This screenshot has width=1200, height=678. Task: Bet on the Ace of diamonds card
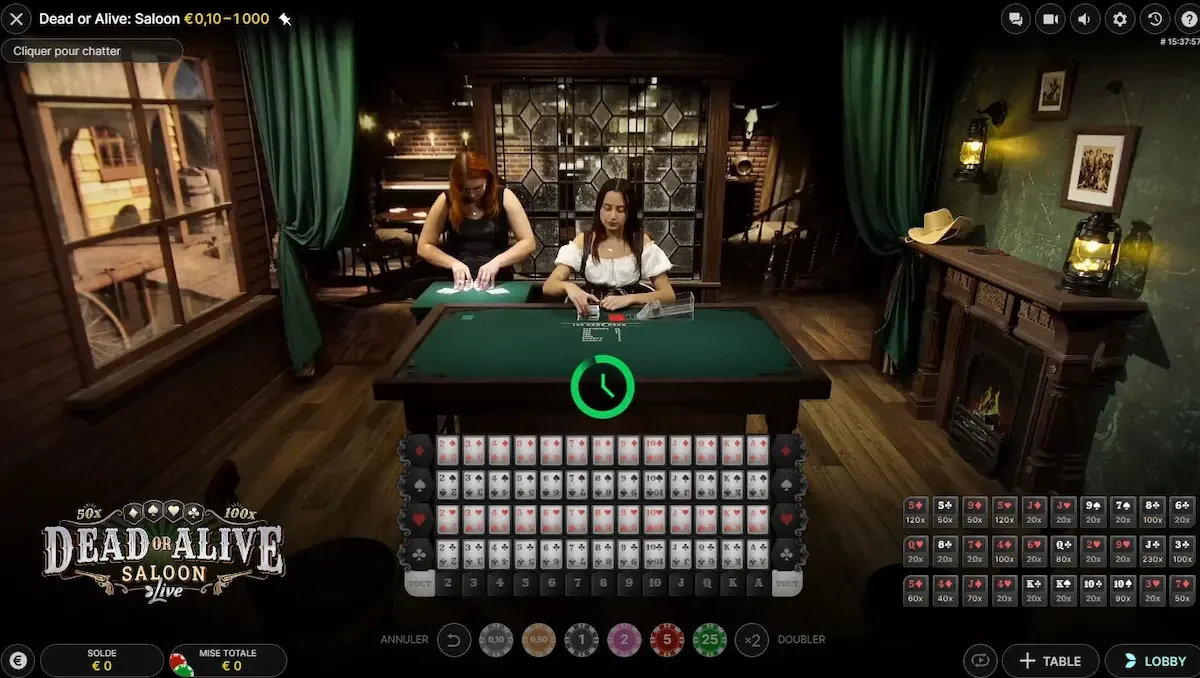coord(759,450)
